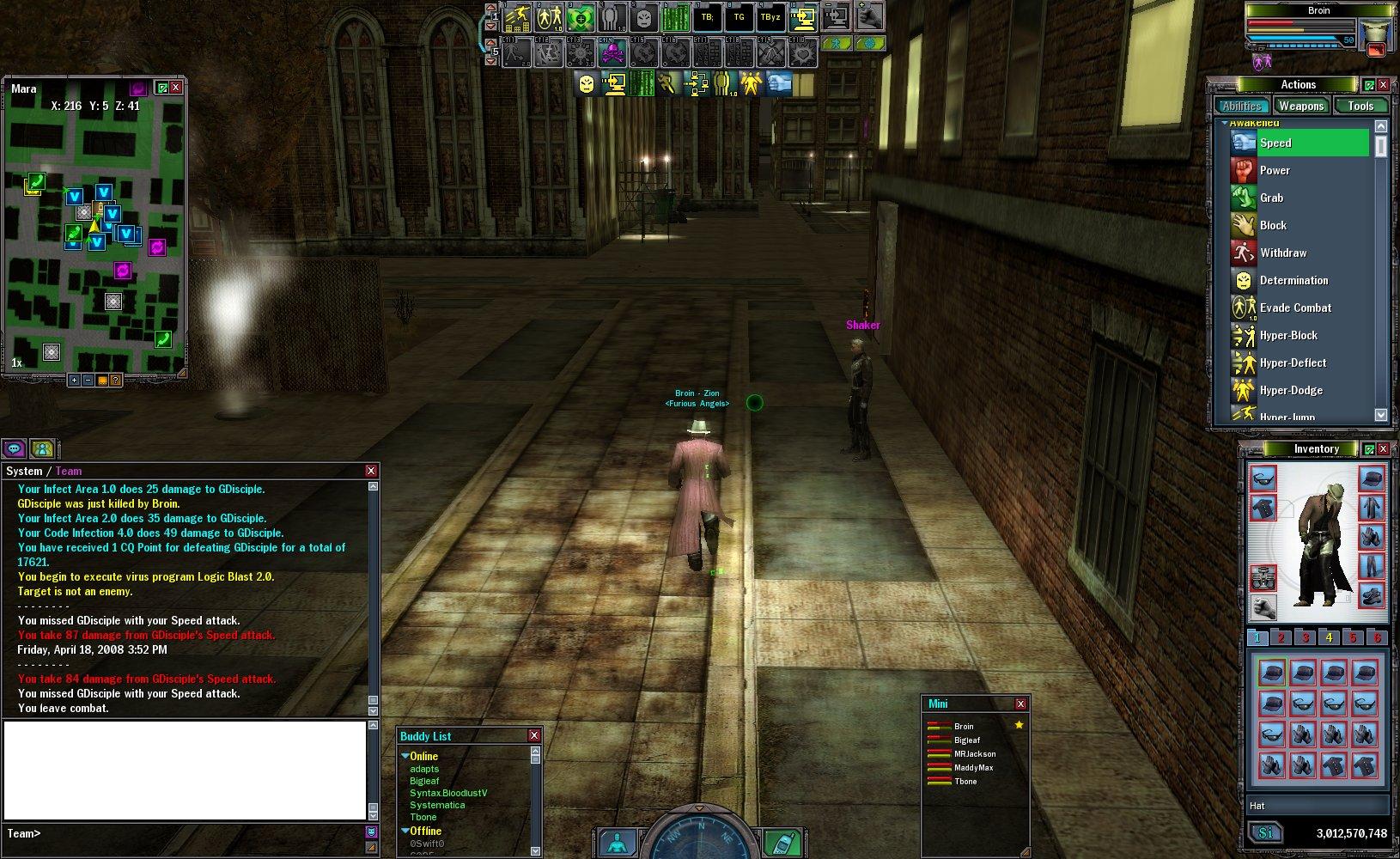Open the Tools tab in Actions

(1360, 106)
